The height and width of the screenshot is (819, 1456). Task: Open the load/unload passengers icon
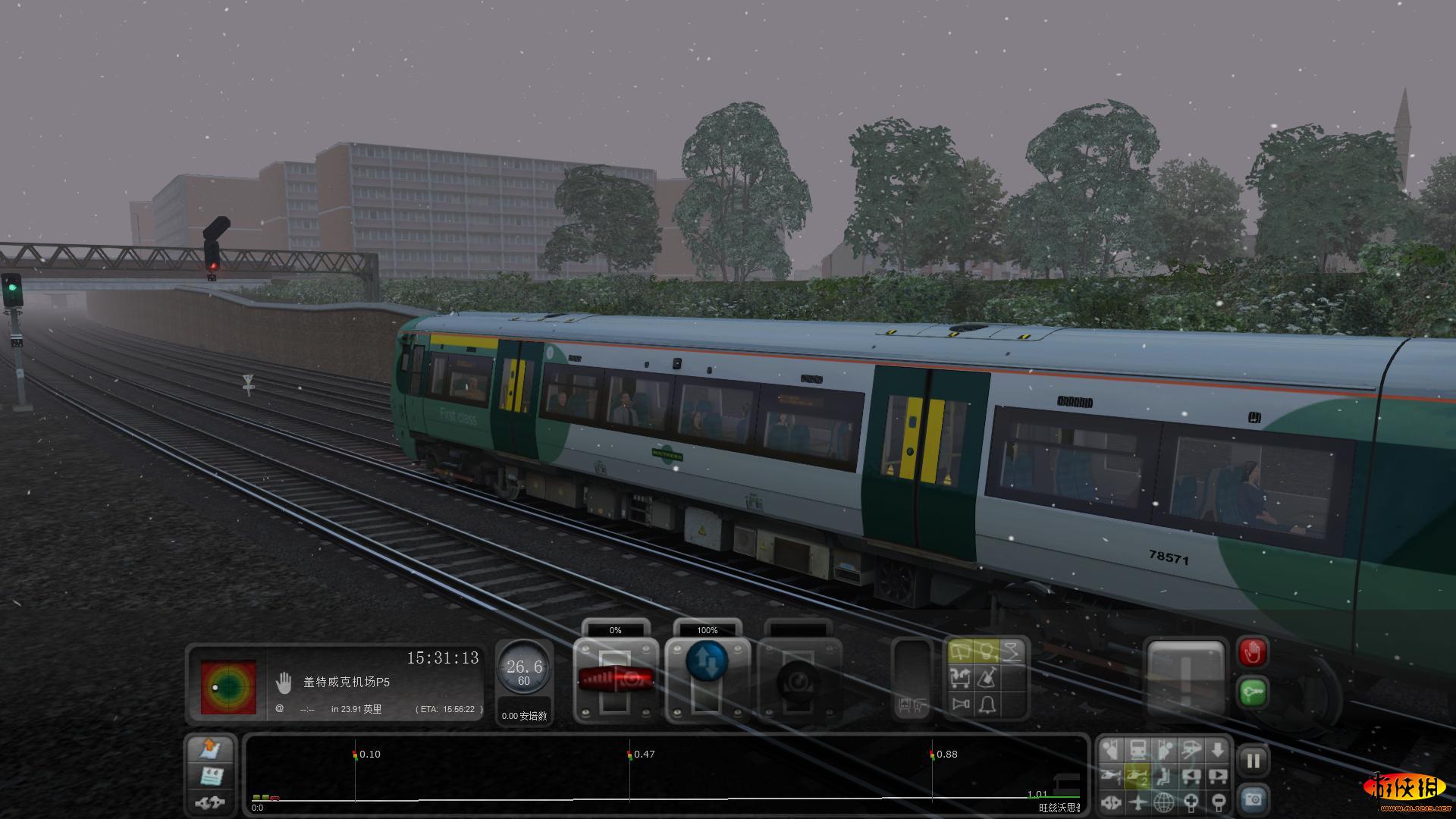tap(961, 677)
